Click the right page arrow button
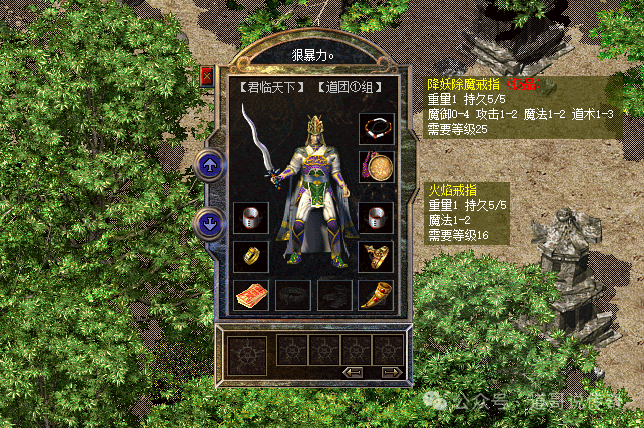644x428 pixels. [x=391, y=372]
